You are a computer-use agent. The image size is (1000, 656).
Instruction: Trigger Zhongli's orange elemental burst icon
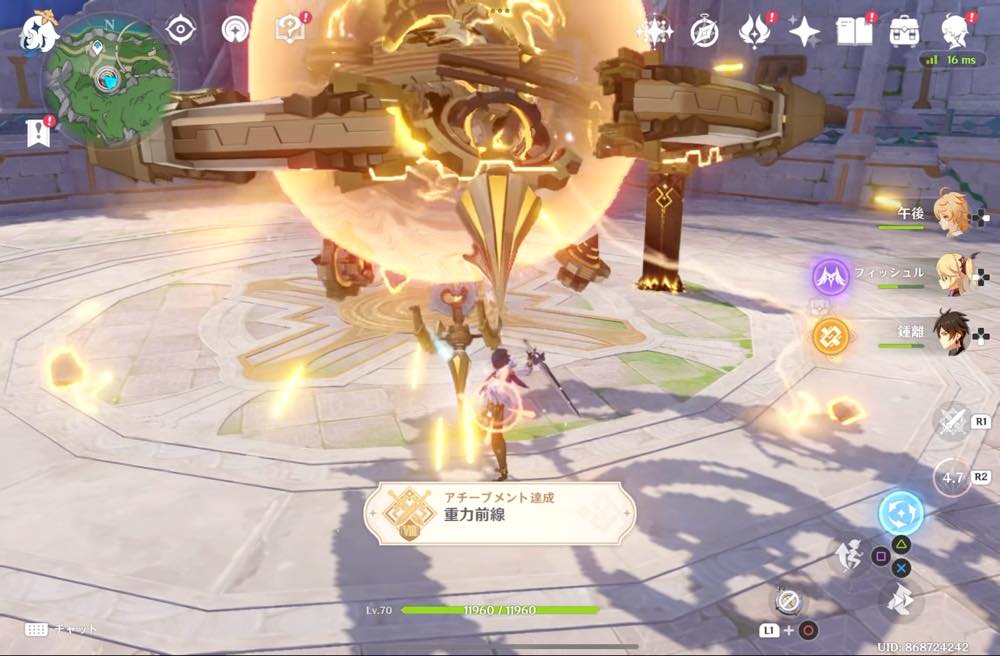831,336
